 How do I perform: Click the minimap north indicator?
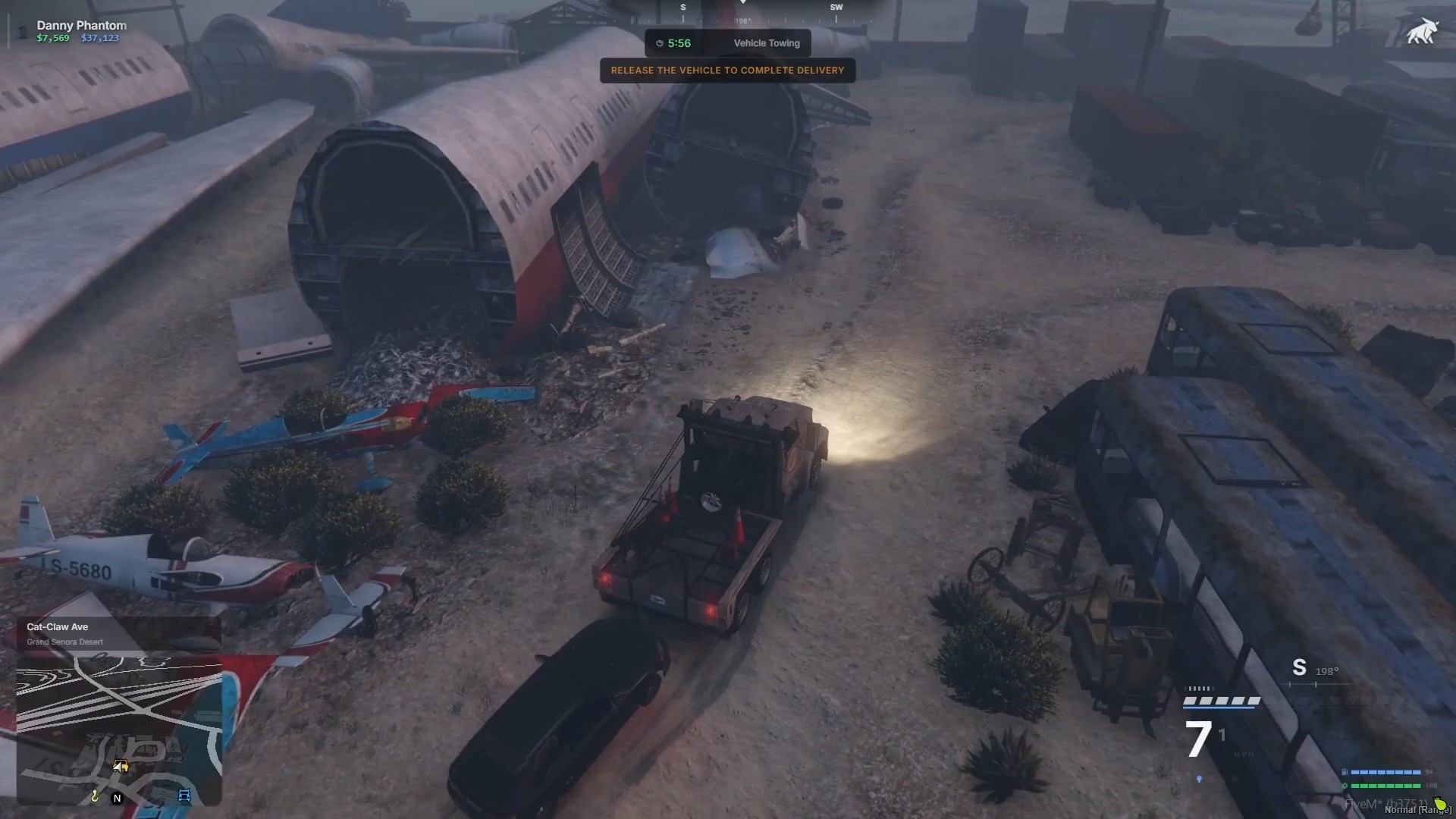coord(117,798)
